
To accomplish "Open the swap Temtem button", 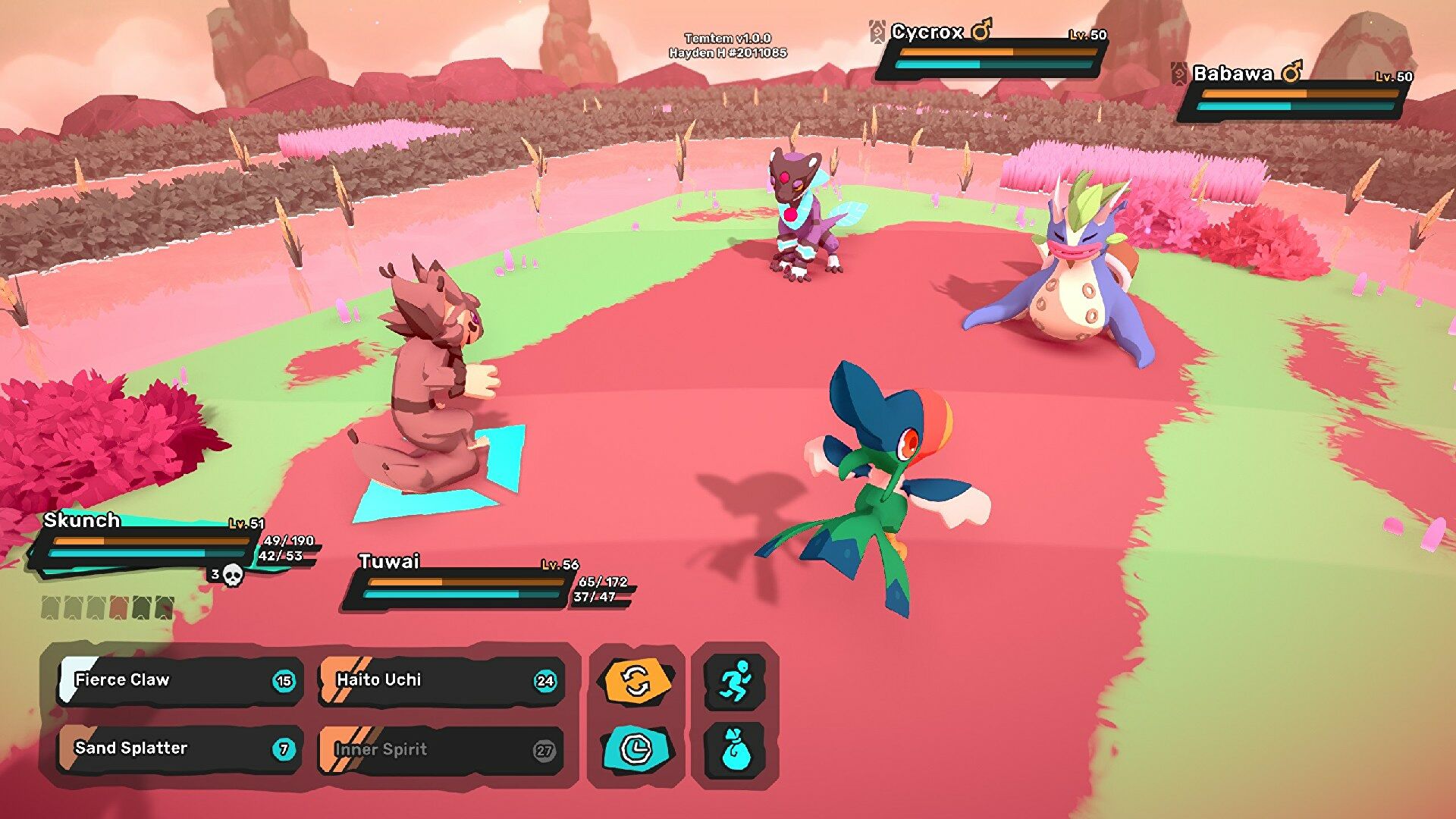I will pyautogui.click(x=637, y=681).
